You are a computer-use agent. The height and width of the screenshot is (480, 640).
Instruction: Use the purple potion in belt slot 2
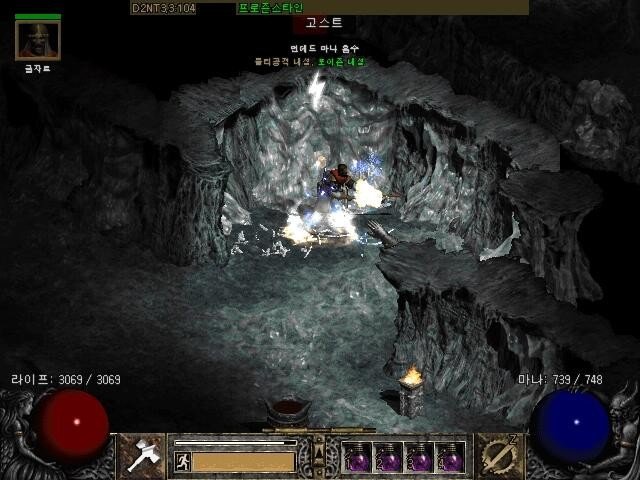tap(388, 457)
